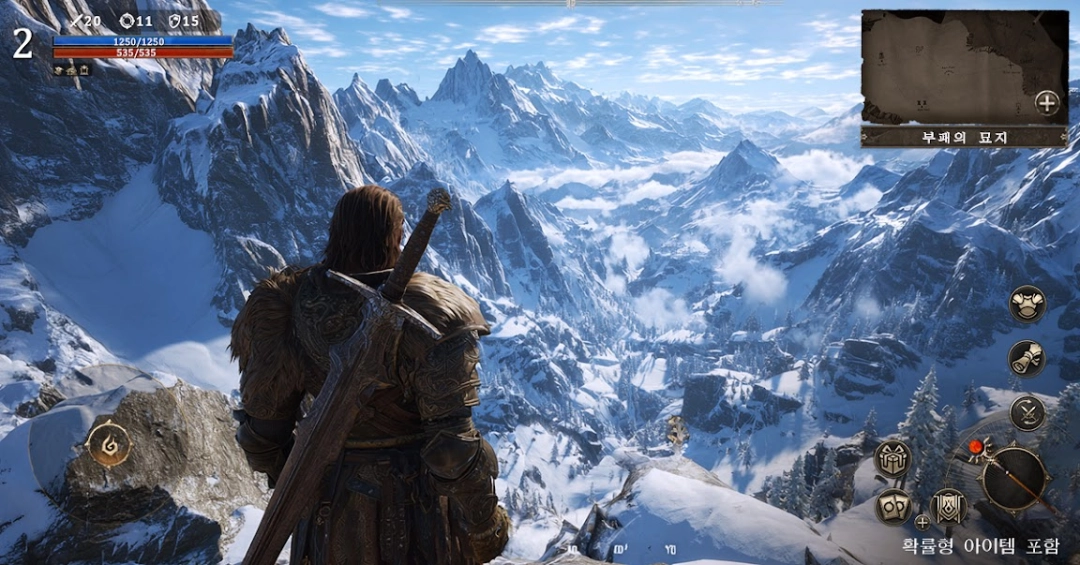Select the 부패의 묘지 location banner
Viewport: 1080px width, 565px height.
(x=964, y=136)
